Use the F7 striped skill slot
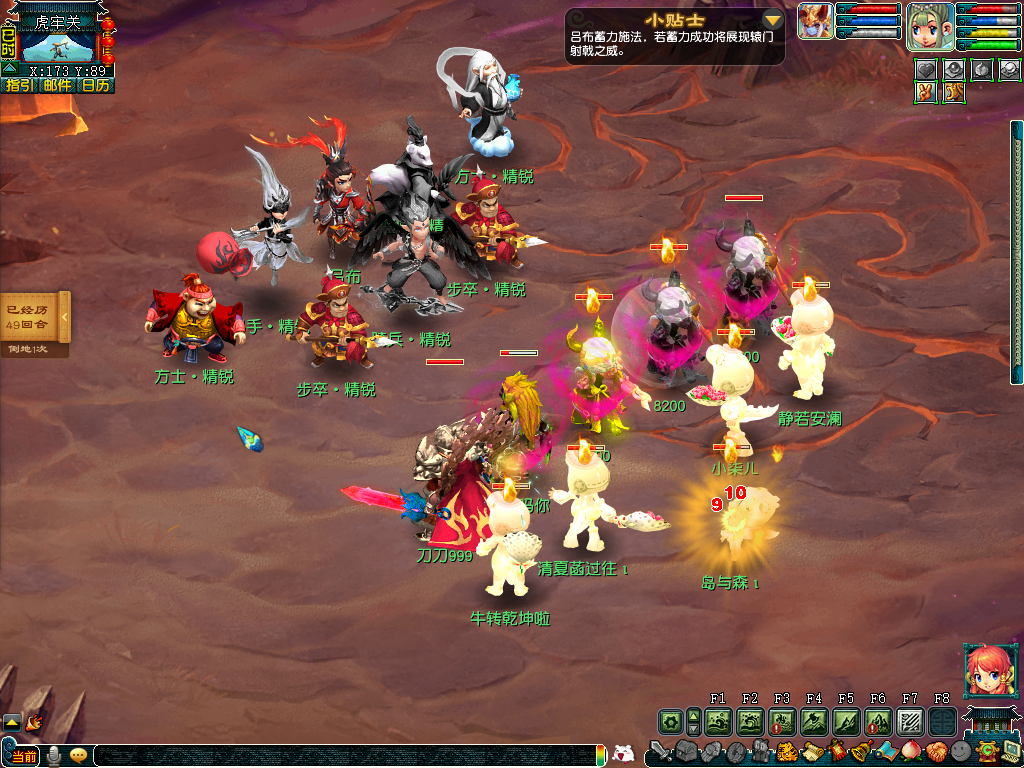Image resolution: width=1024 pixels, height=768 pixels. click(x=910, y=721)
